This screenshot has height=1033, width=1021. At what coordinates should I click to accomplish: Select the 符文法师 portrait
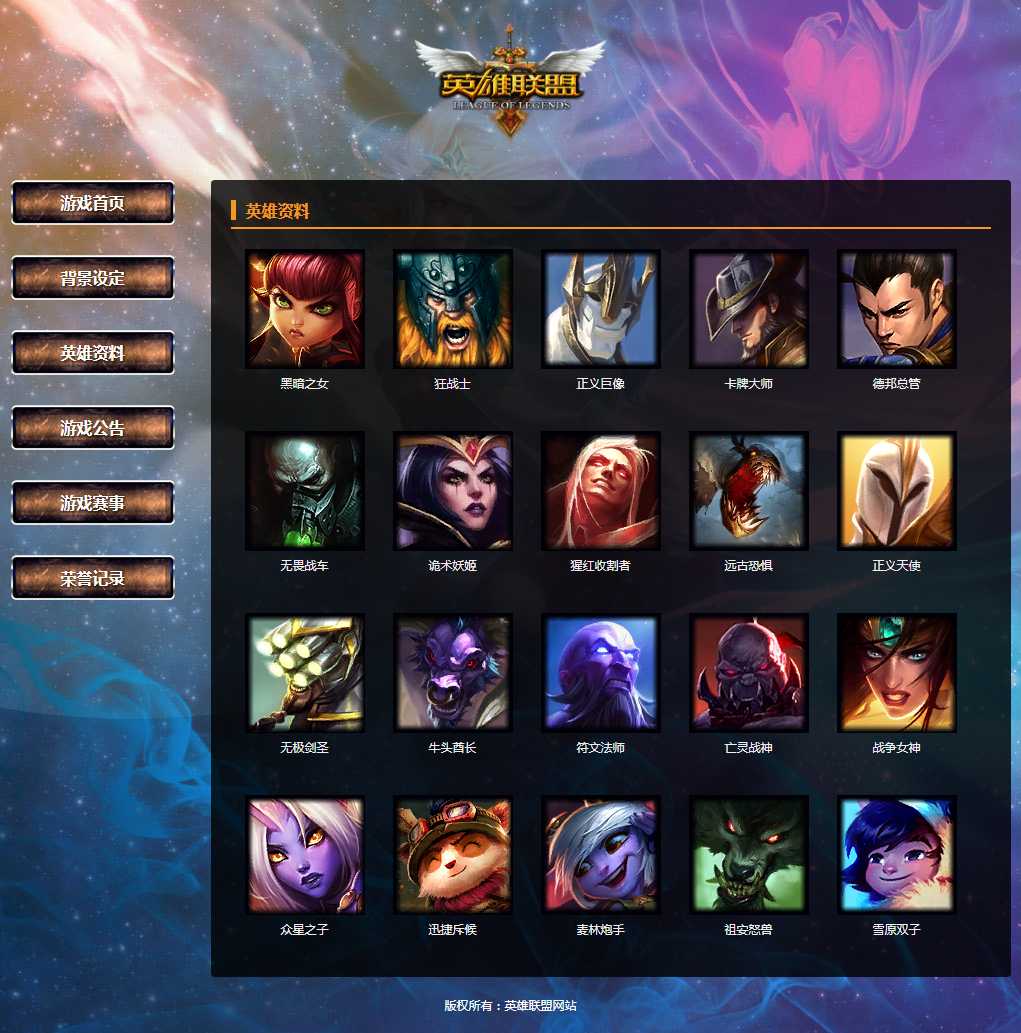[601, 673]
